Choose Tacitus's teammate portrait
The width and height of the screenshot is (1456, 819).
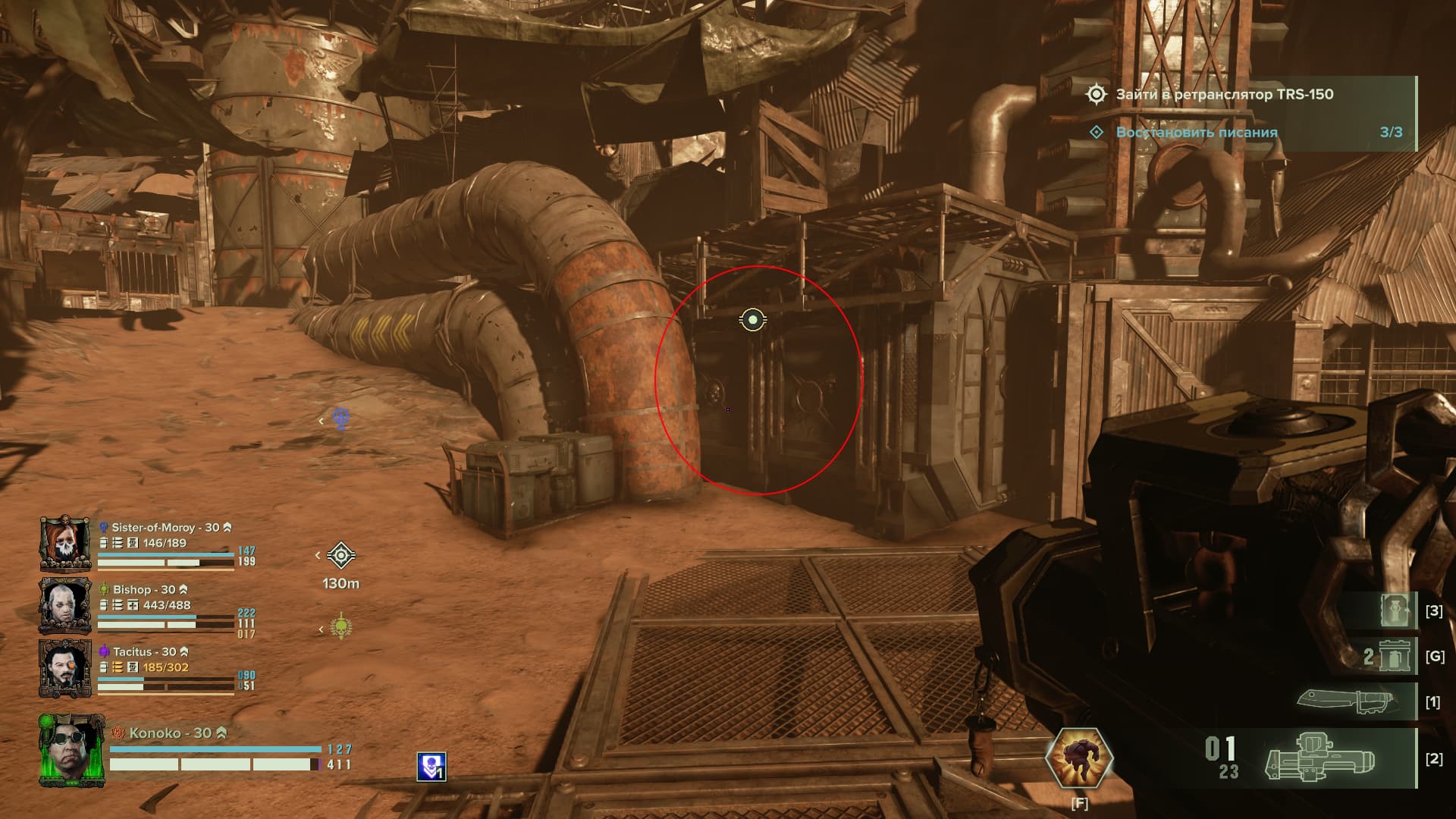pyautogui.click(x=66, y=667)
